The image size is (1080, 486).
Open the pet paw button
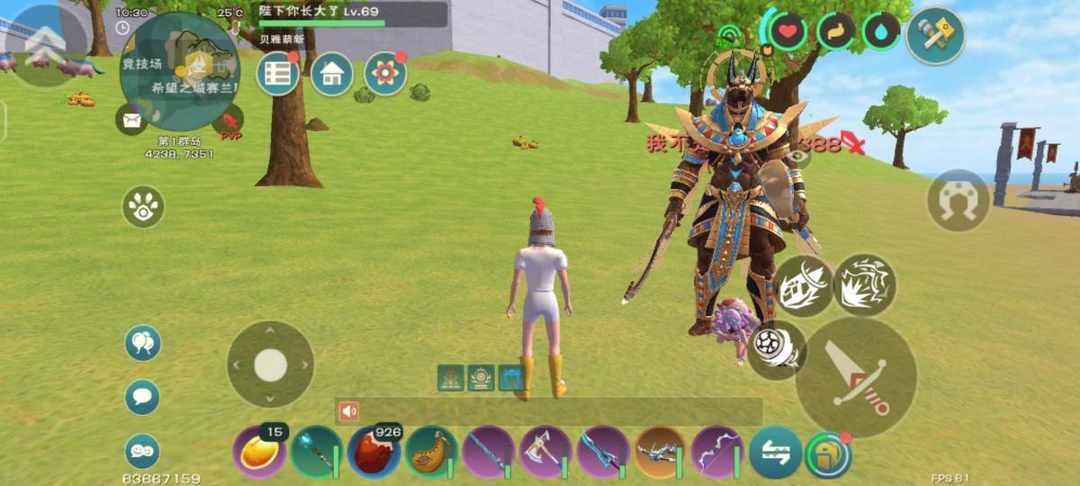[143, 207]
